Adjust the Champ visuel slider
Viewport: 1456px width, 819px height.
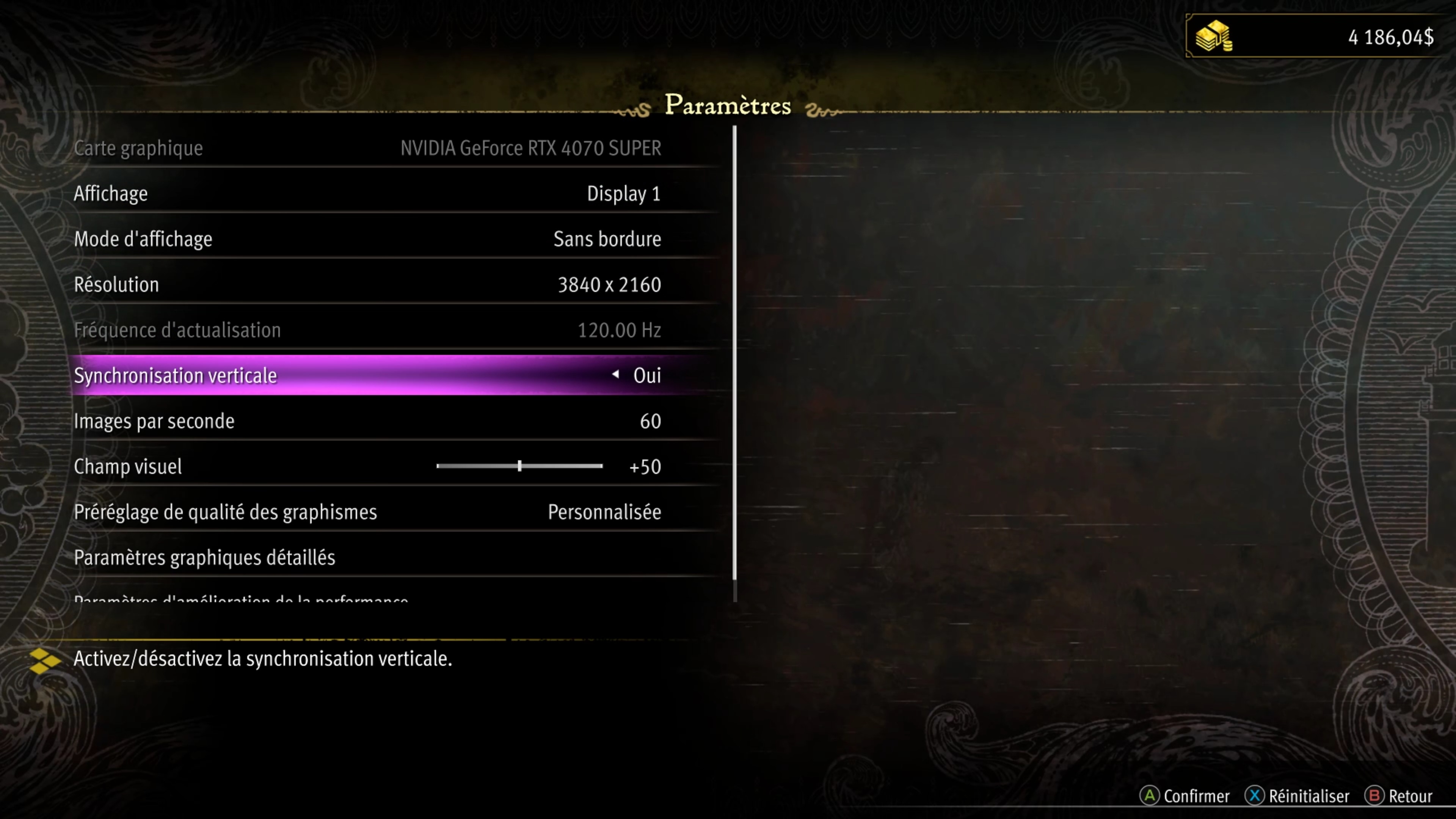pyautogui.click(x=519, y=466)
